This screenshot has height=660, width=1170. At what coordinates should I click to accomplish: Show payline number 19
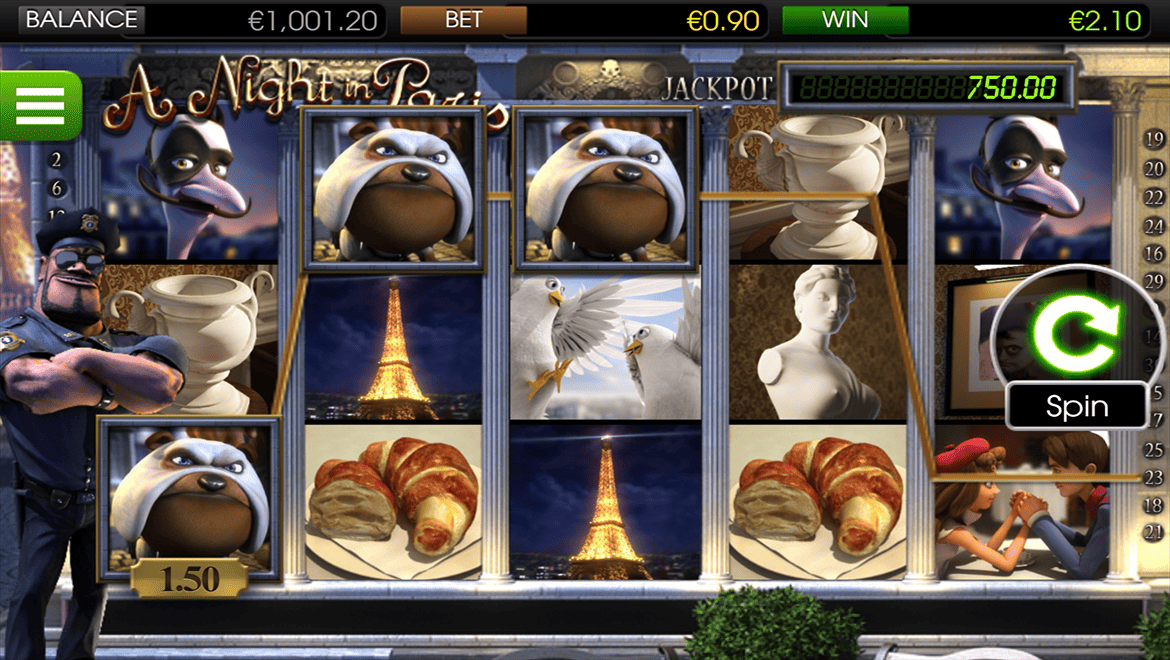1154,139
